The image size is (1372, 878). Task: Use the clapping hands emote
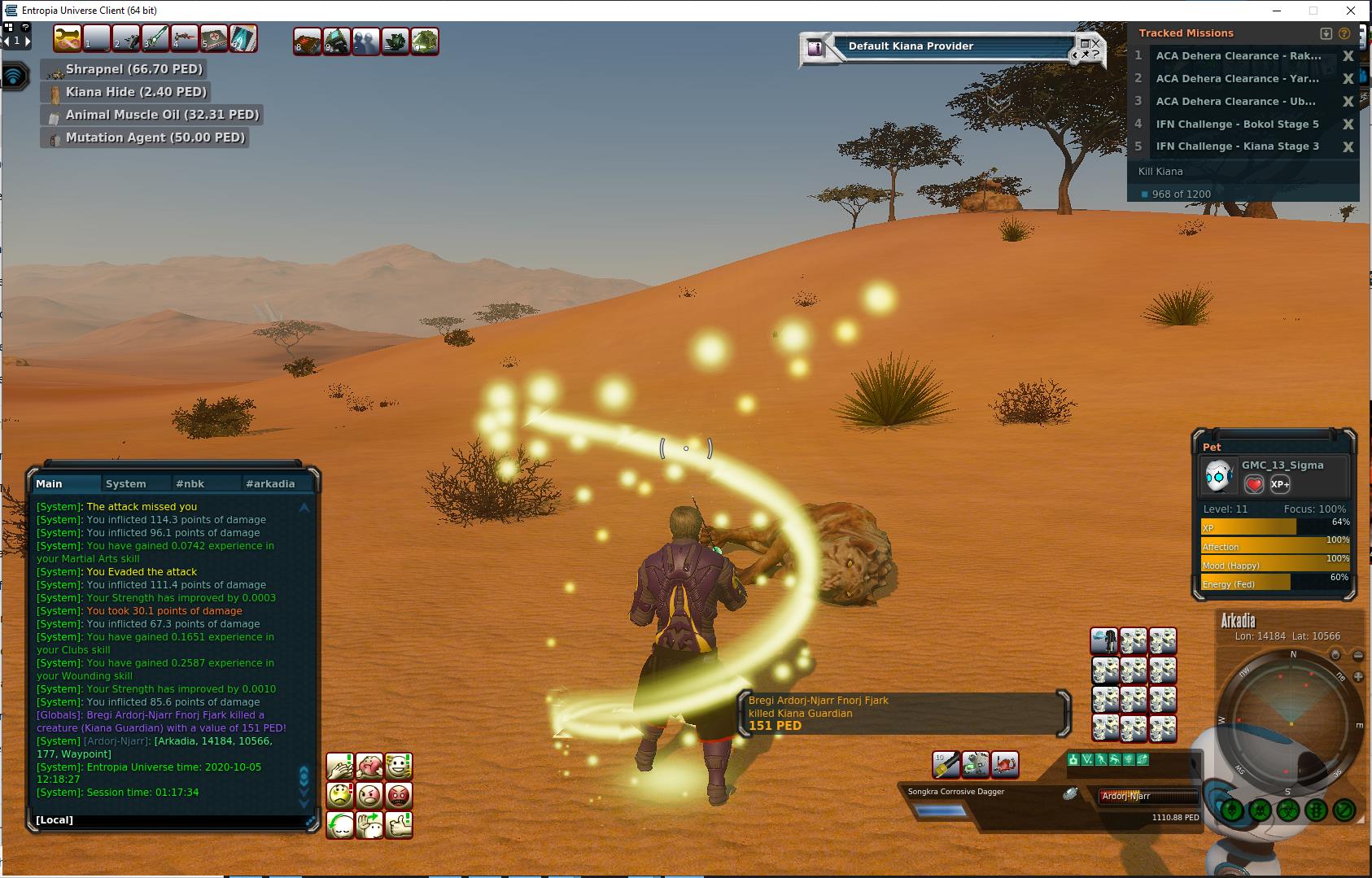coord(340,766)
